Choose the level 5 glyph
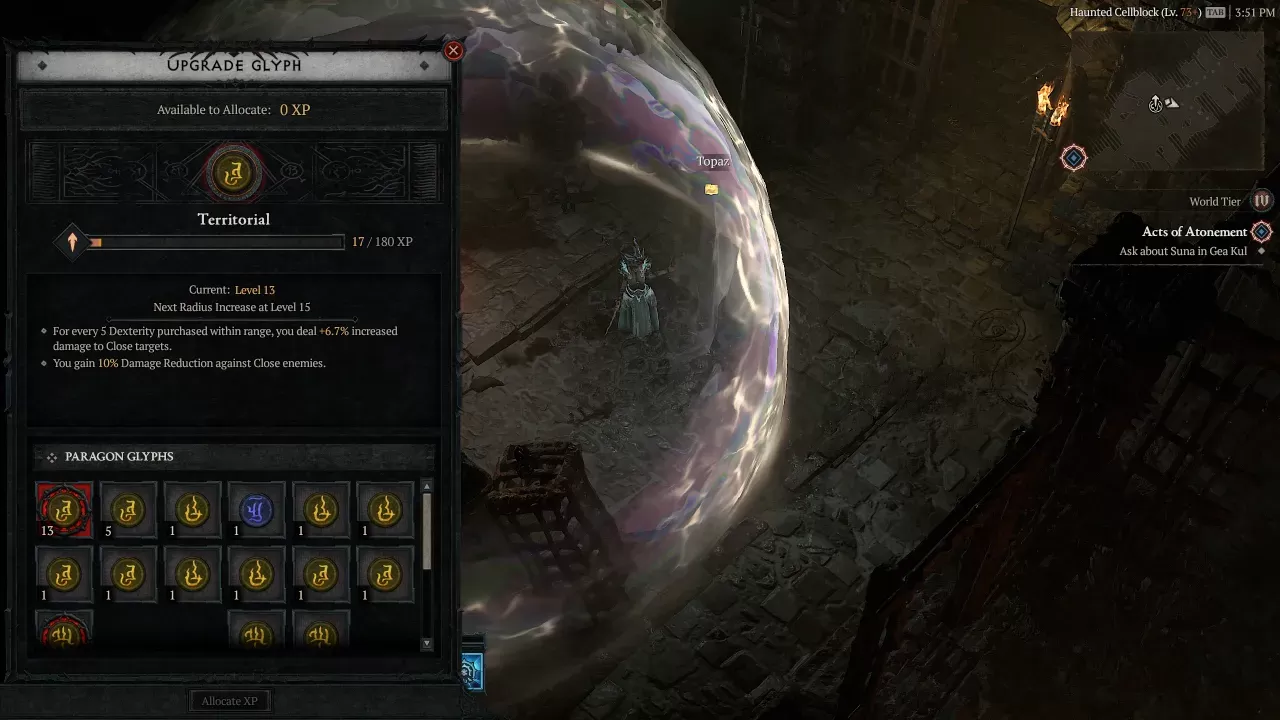Screen dimensions: 1280x720 click(x=129, y=510)
